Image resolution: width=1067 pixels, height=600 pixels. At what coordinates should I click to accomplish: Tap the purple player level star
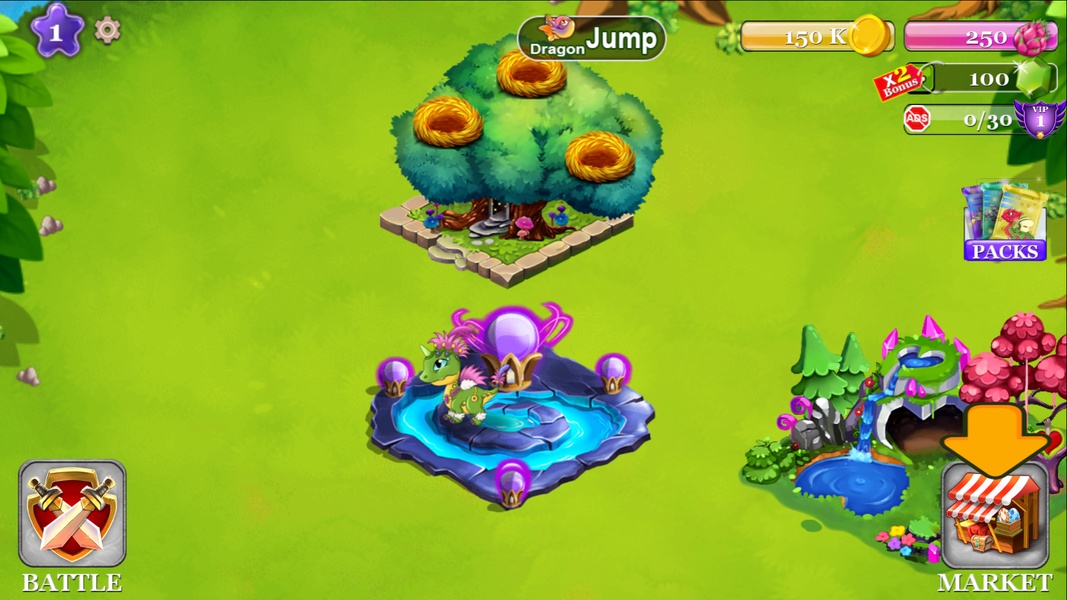tap(56, 30)
